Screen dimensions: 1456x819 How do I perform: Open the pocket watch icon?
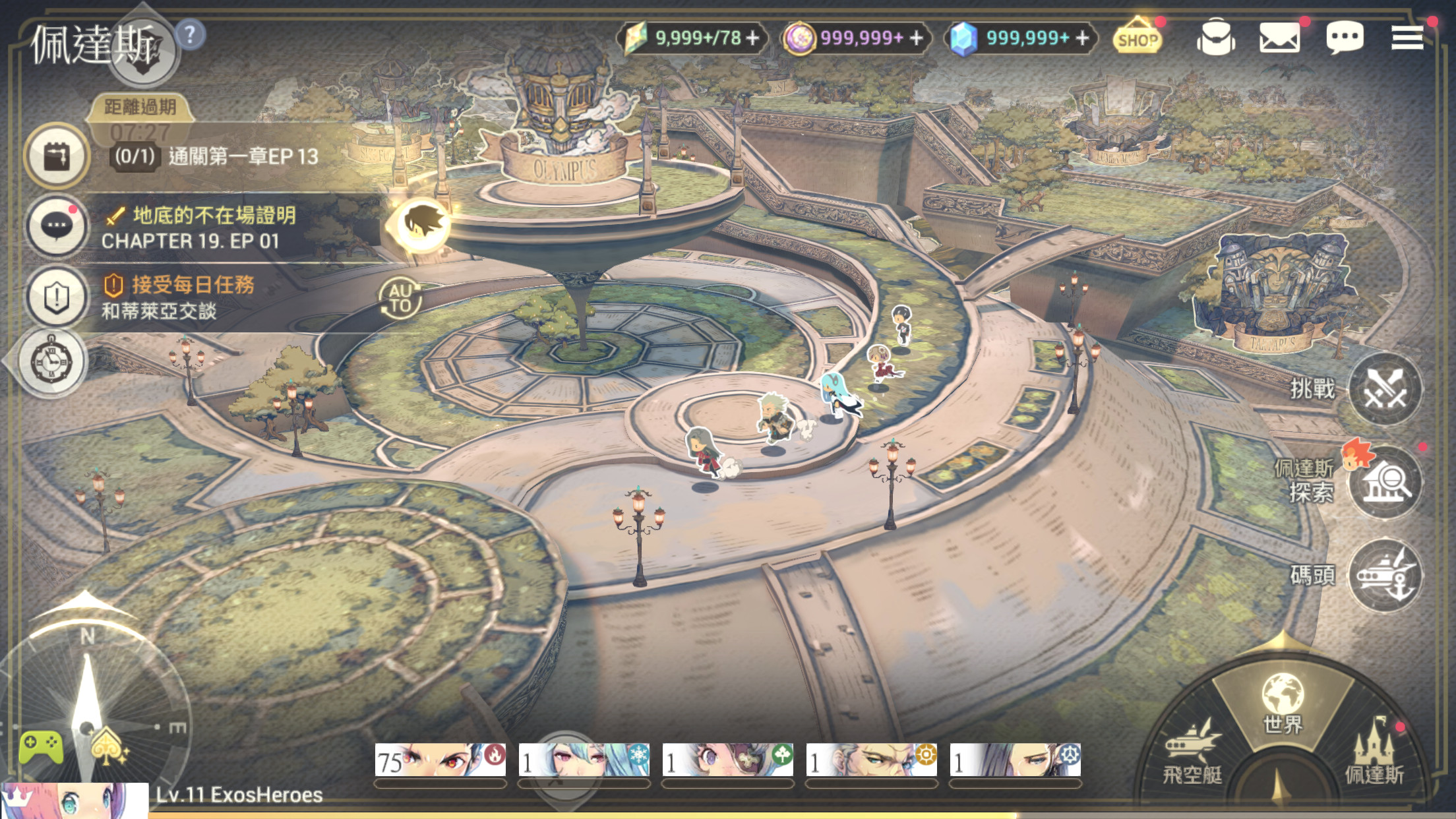[x=53, y=361]
